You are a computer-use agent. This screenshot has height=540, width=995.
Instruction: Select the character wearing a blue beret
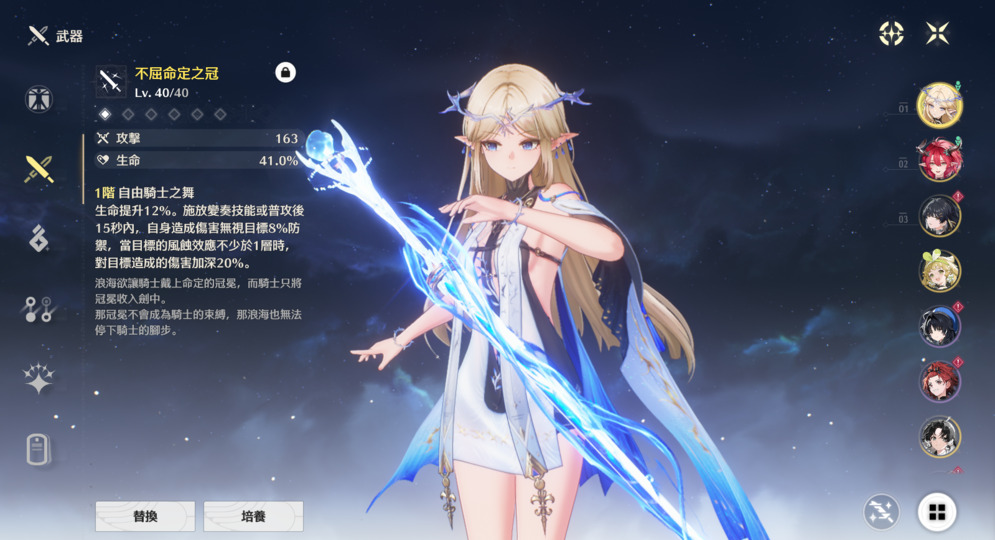939,326
